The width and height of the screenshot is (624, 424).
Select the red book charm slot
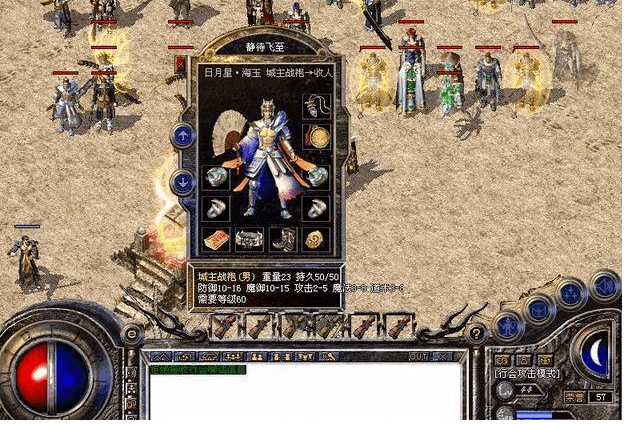click(215, 240)
